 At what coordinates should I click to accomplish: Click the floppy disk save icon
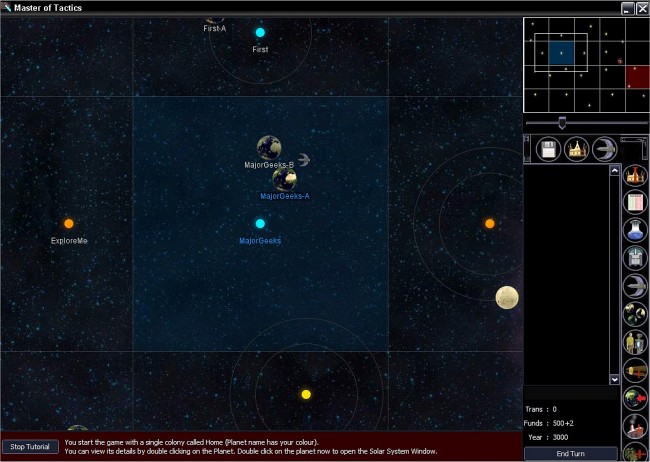point(548,150)
